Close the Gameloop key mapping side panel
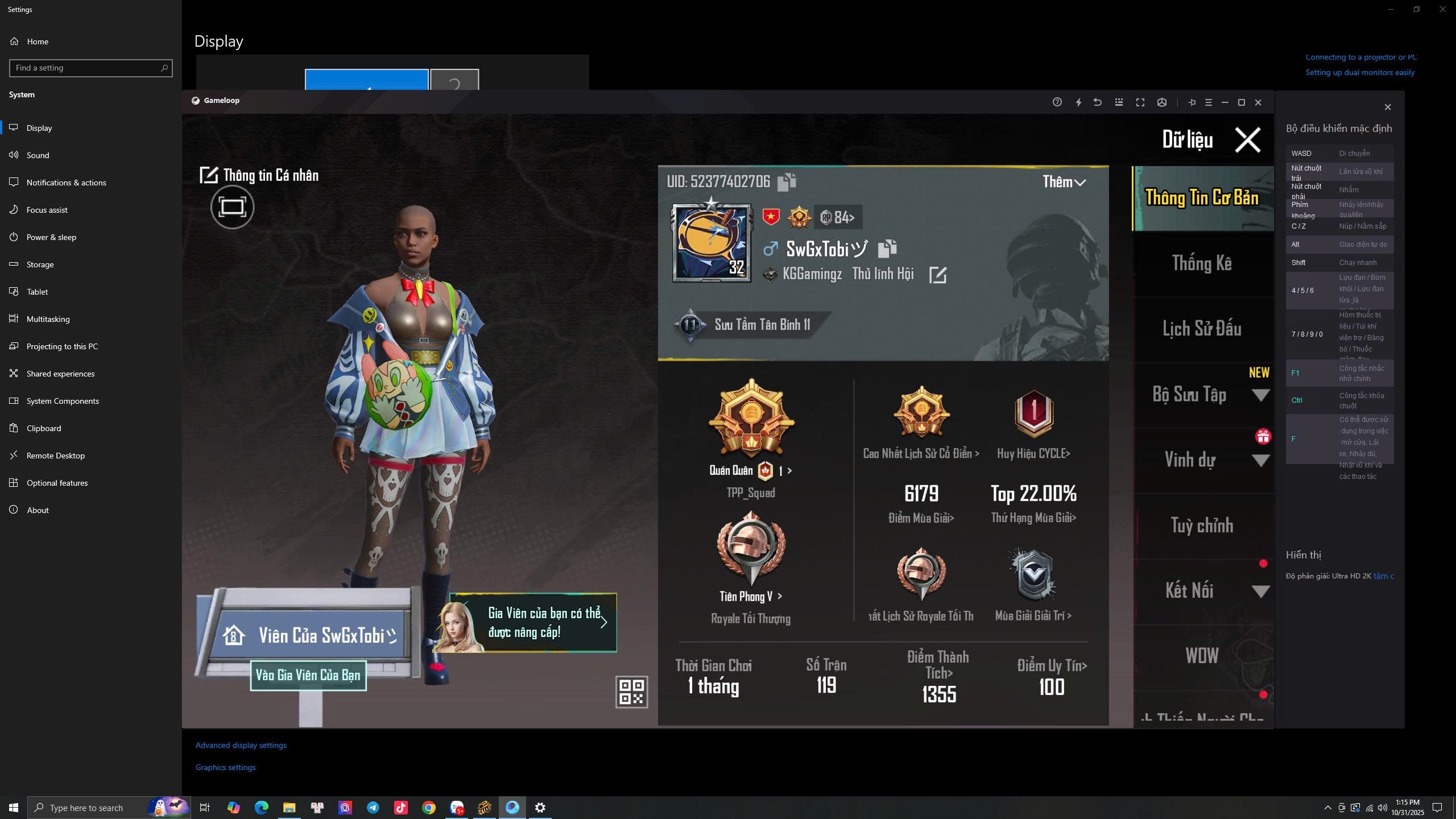This screenshot has width=1456, height=819. (1387, 107)
